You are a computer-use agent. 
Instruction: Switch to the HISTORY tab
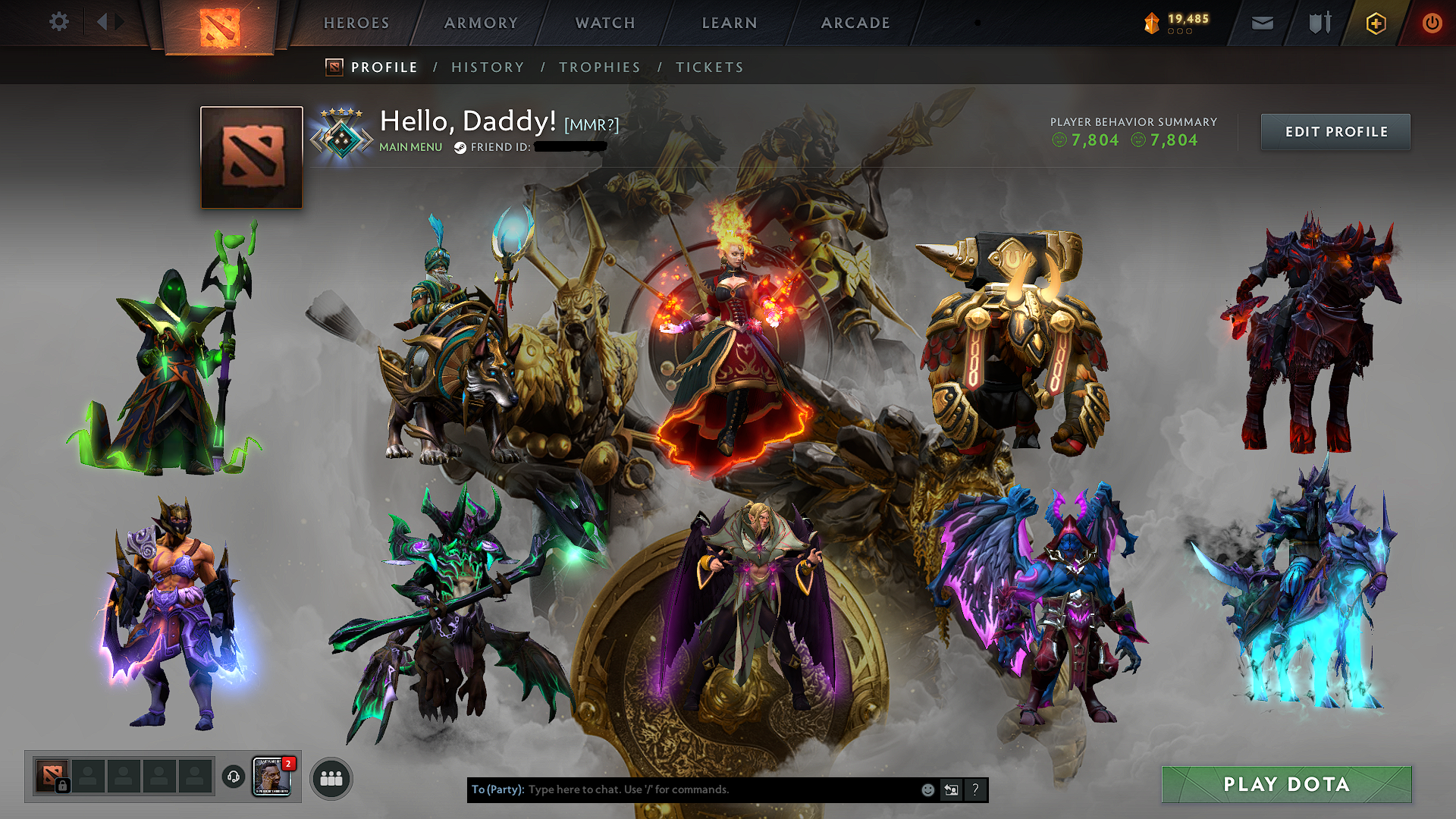tap(488, 67)
